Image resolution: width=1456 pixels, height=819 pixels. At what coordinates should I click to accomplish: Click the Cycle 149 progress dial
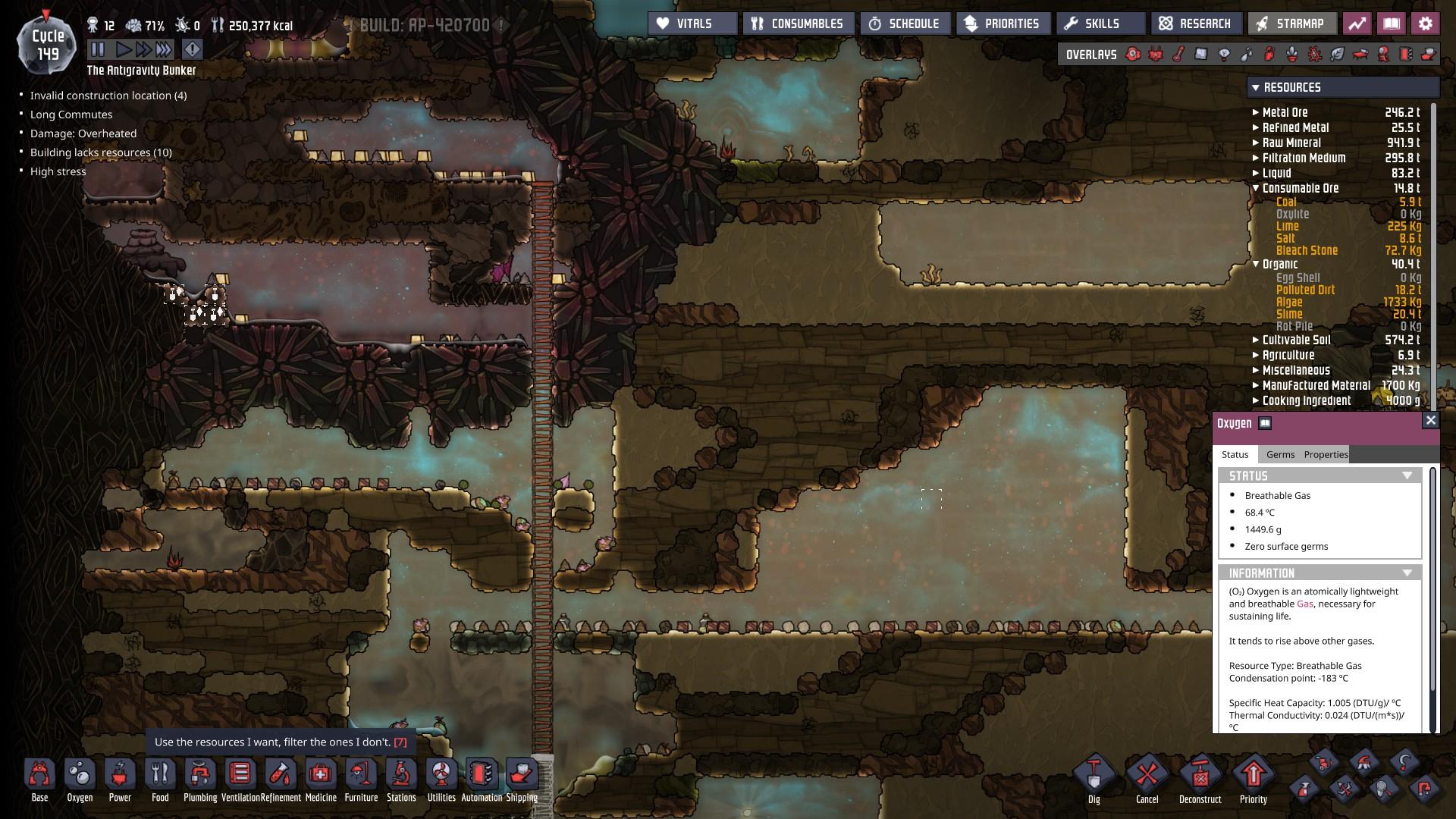(x=47, y=43)
